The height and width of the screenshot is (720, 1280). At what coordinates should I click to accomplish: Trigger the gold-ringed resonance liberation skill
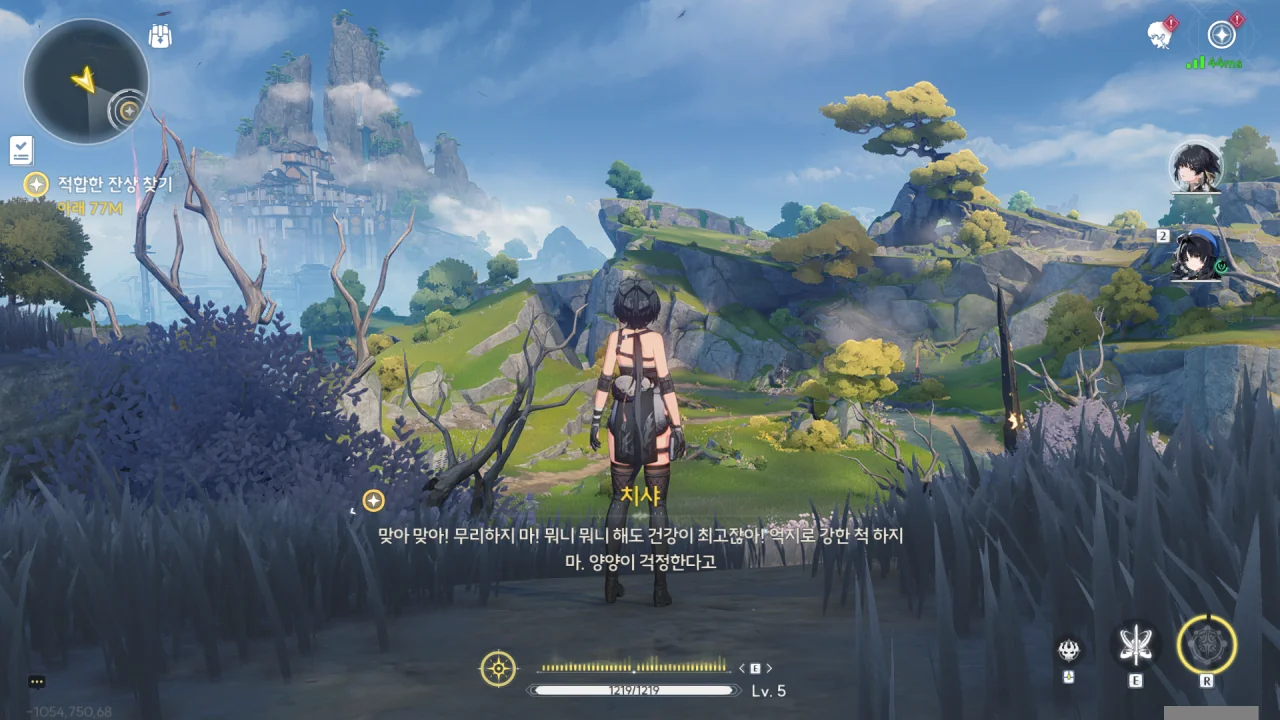(1207, 643)
